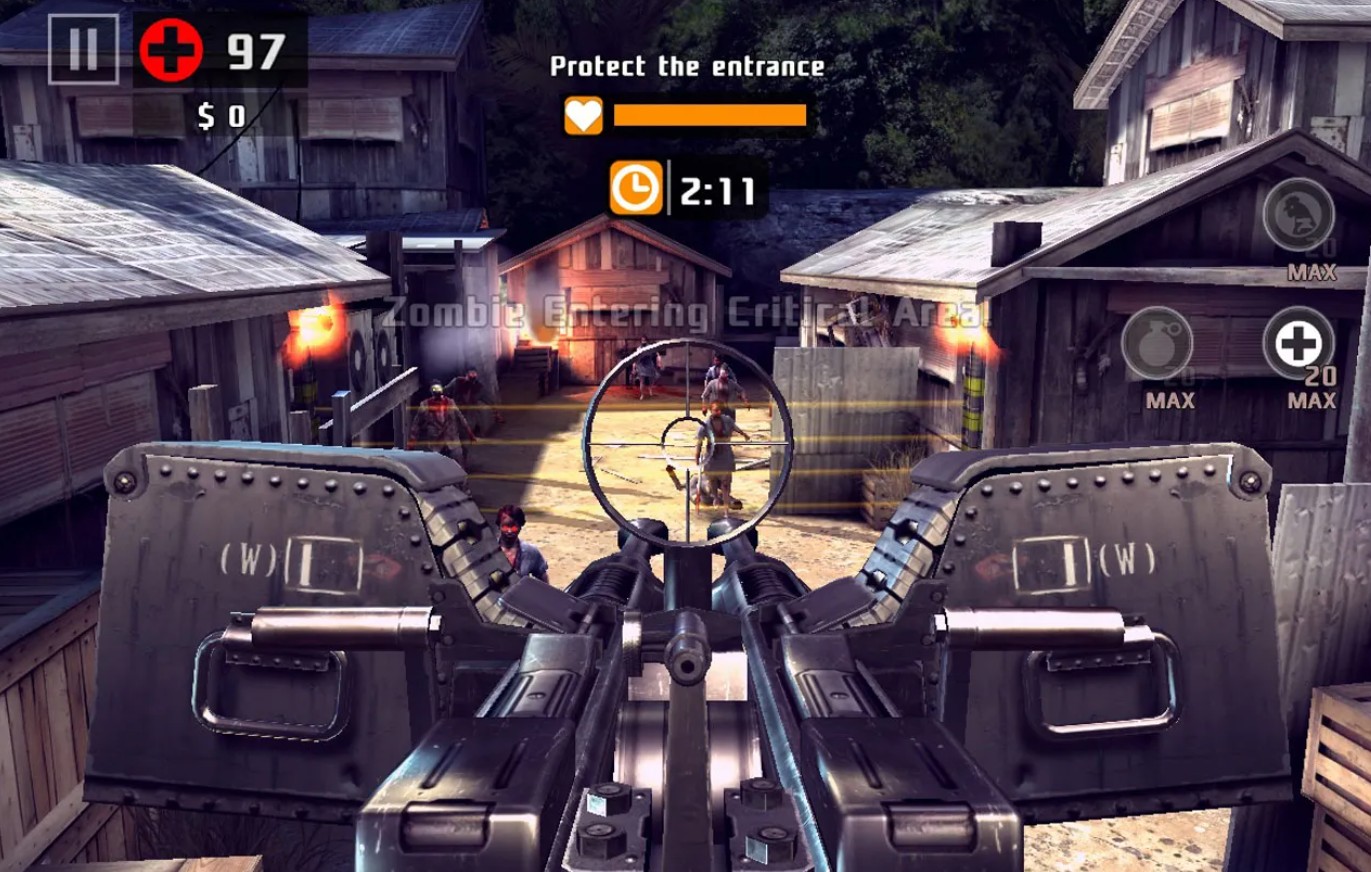Pause the game
1371x872 pixels.
point(85,49)
